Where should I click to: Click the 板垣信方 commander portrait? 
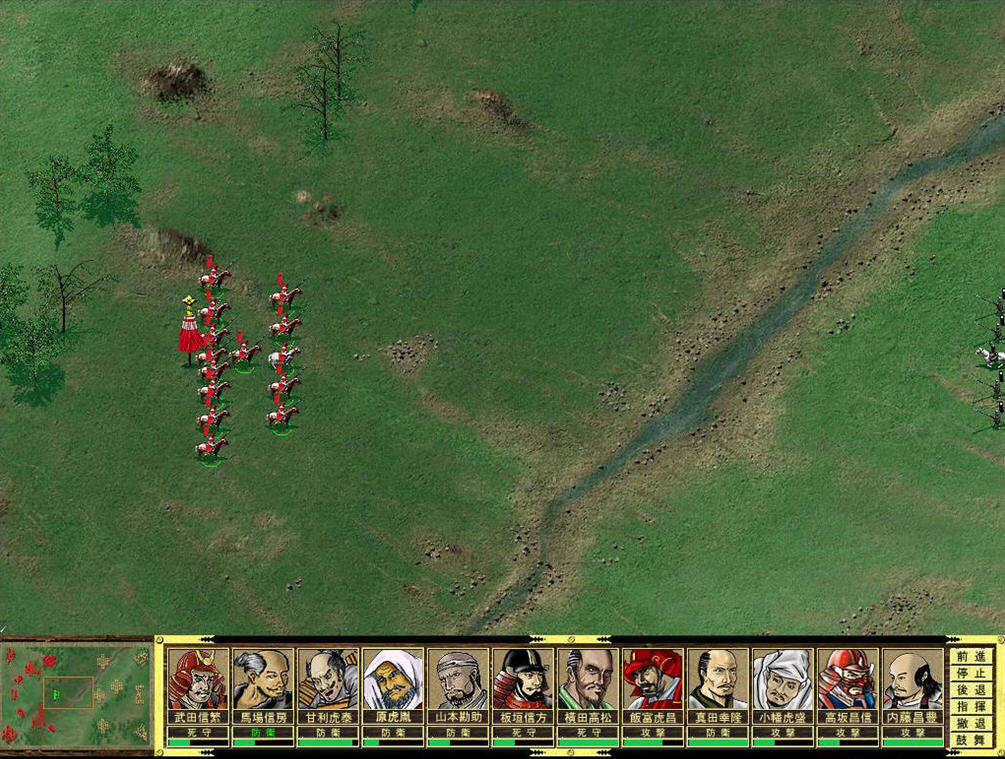523,679
